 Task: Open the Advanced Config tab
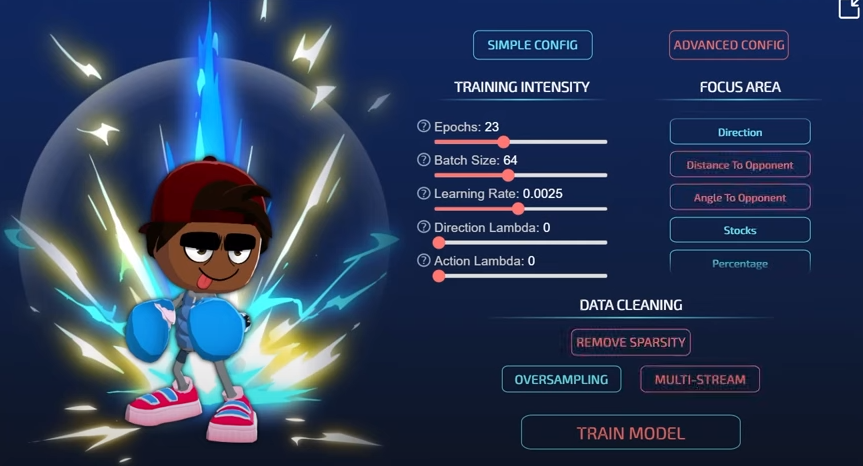(728, 45)
